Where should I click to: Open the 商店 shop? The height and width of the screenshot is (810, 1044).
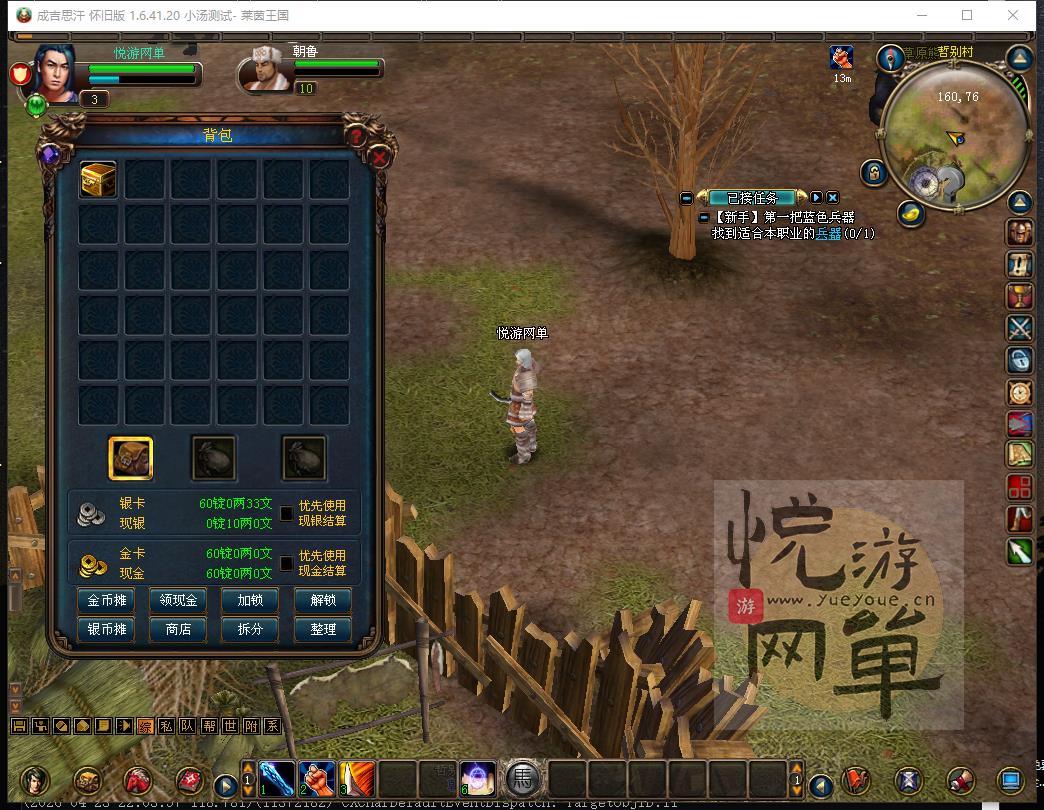[178, 629]
